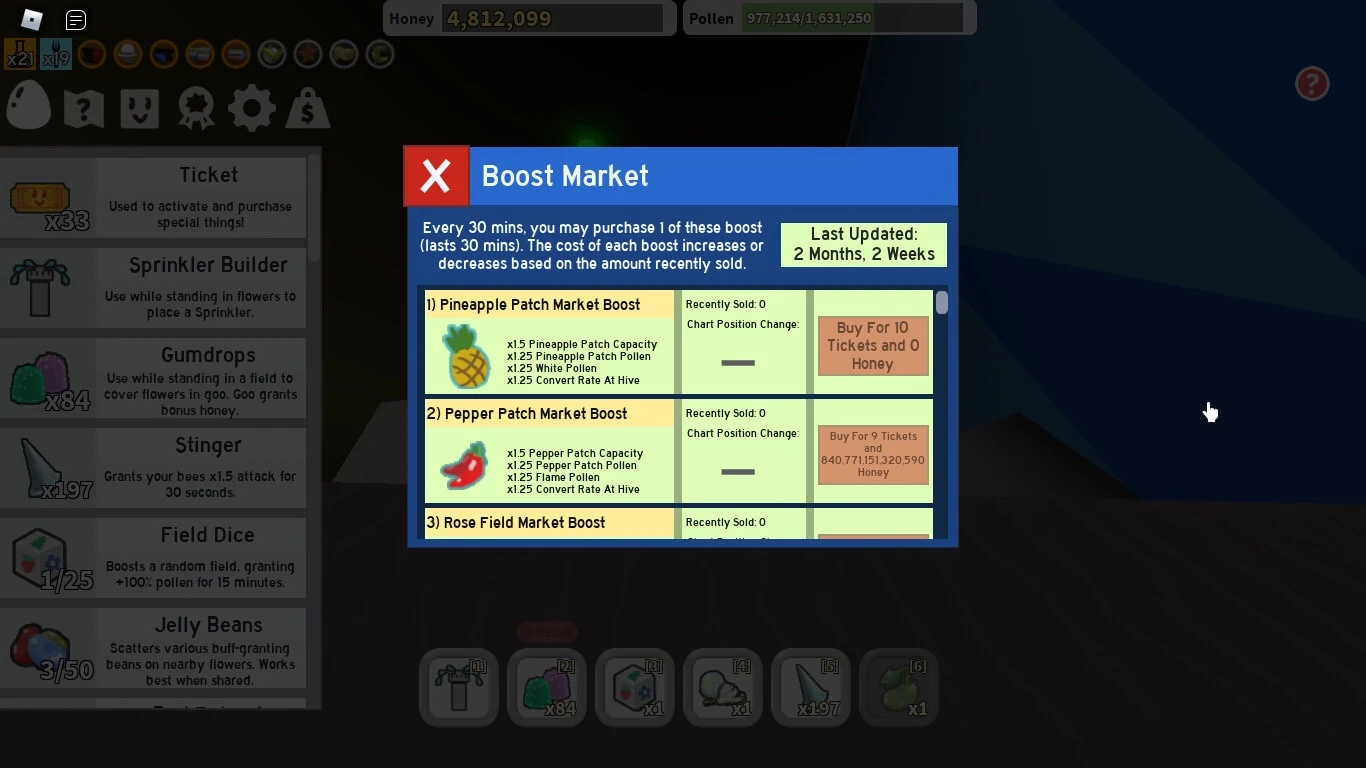1366x768 pixels.
Task: Select the Field Dice in hotbar slot 3
Action: point(634,687)
